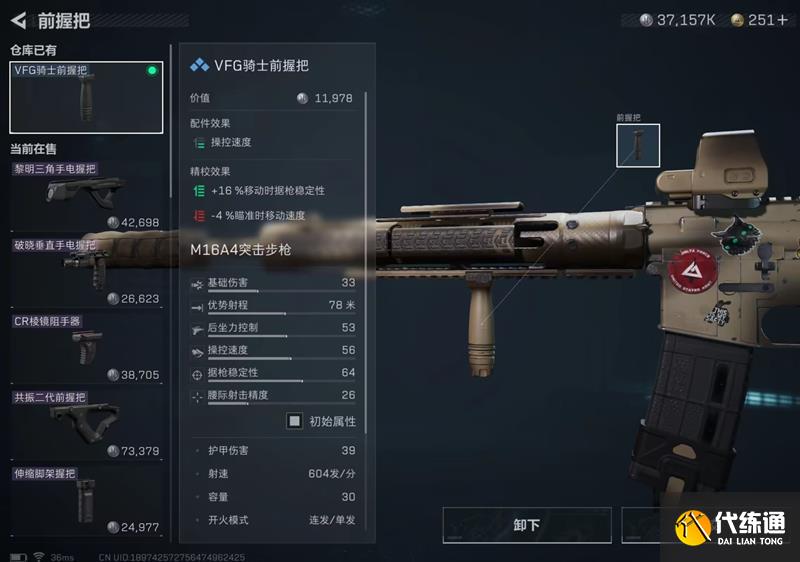Open the 前握把 attachment slot on weapon

[x=638, y=146]
